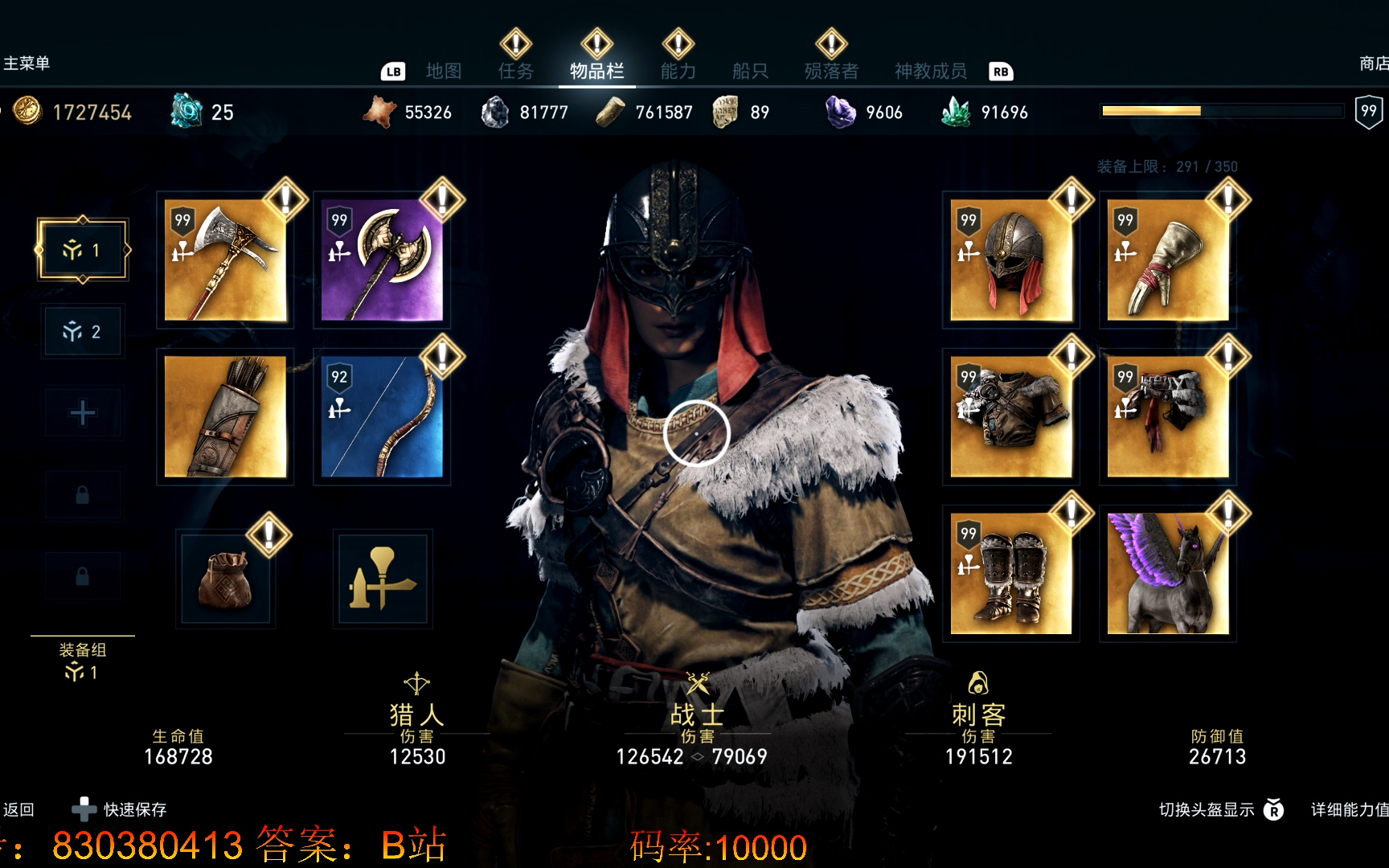Open the 殒落者 tab
1389x868 pixels.
pos(831,72)
